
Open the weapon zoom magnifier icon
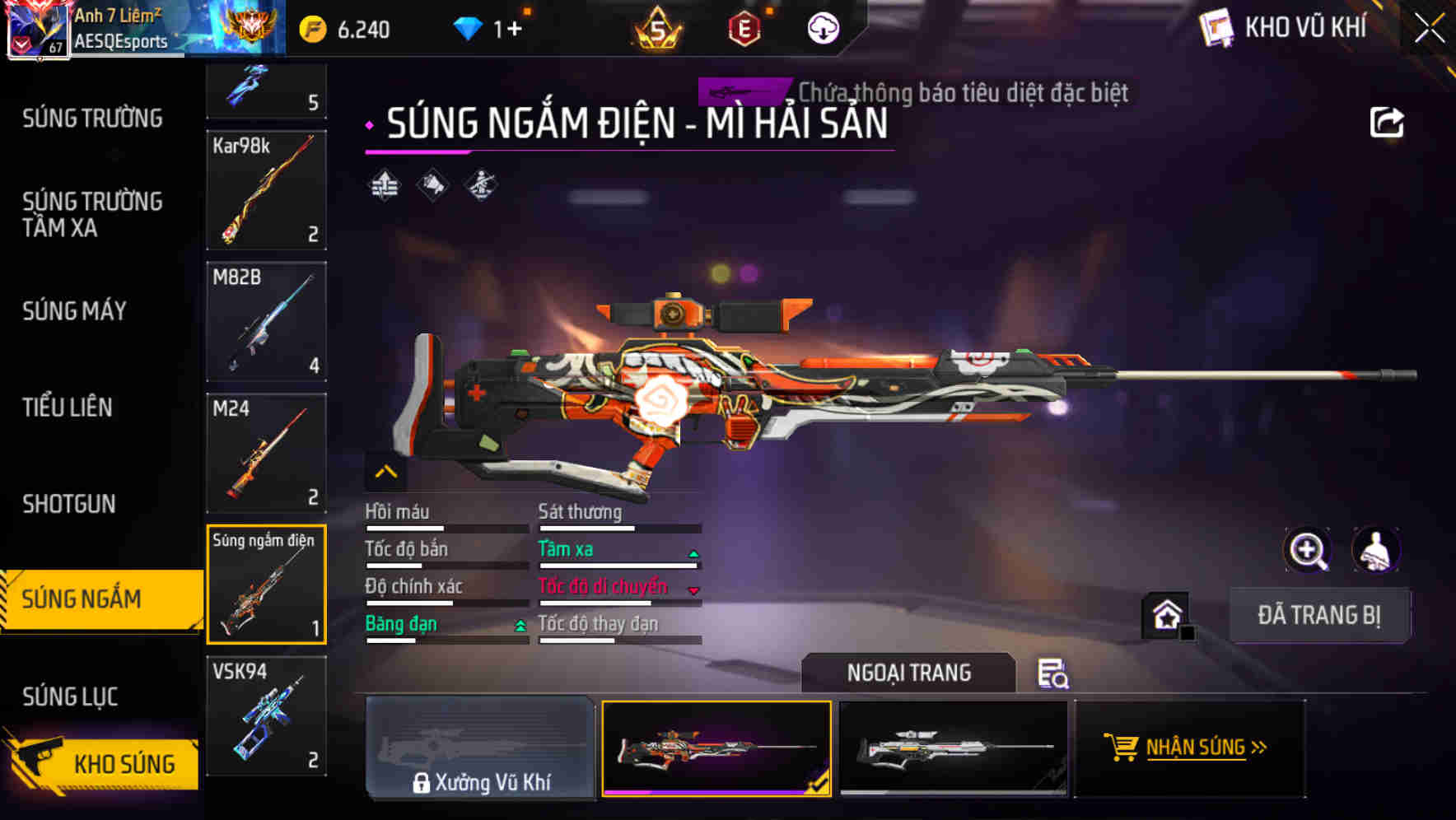[x=1308, y=550]
